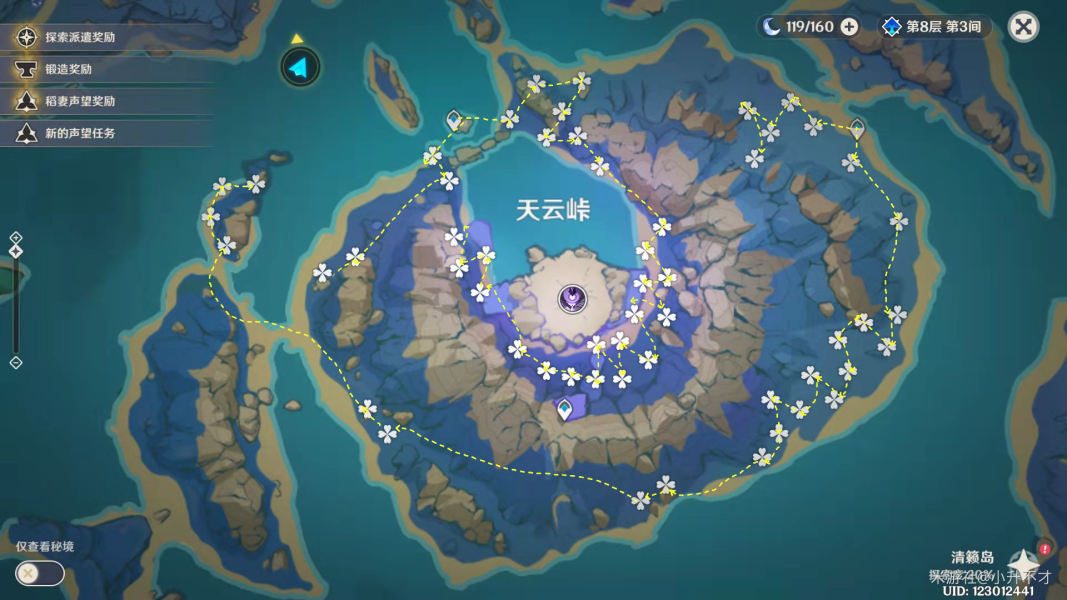
Task: Choose the teleport waypoint on the northeast coast
Action: (x=857, y=128)
